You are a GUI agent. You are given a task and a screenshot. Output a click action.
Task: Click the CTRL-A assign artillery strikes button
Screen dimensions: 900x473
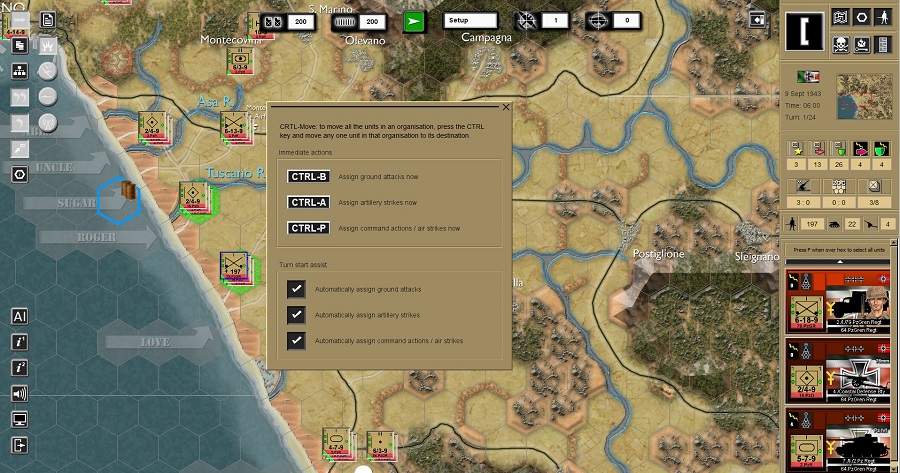[x=308, y=202]
